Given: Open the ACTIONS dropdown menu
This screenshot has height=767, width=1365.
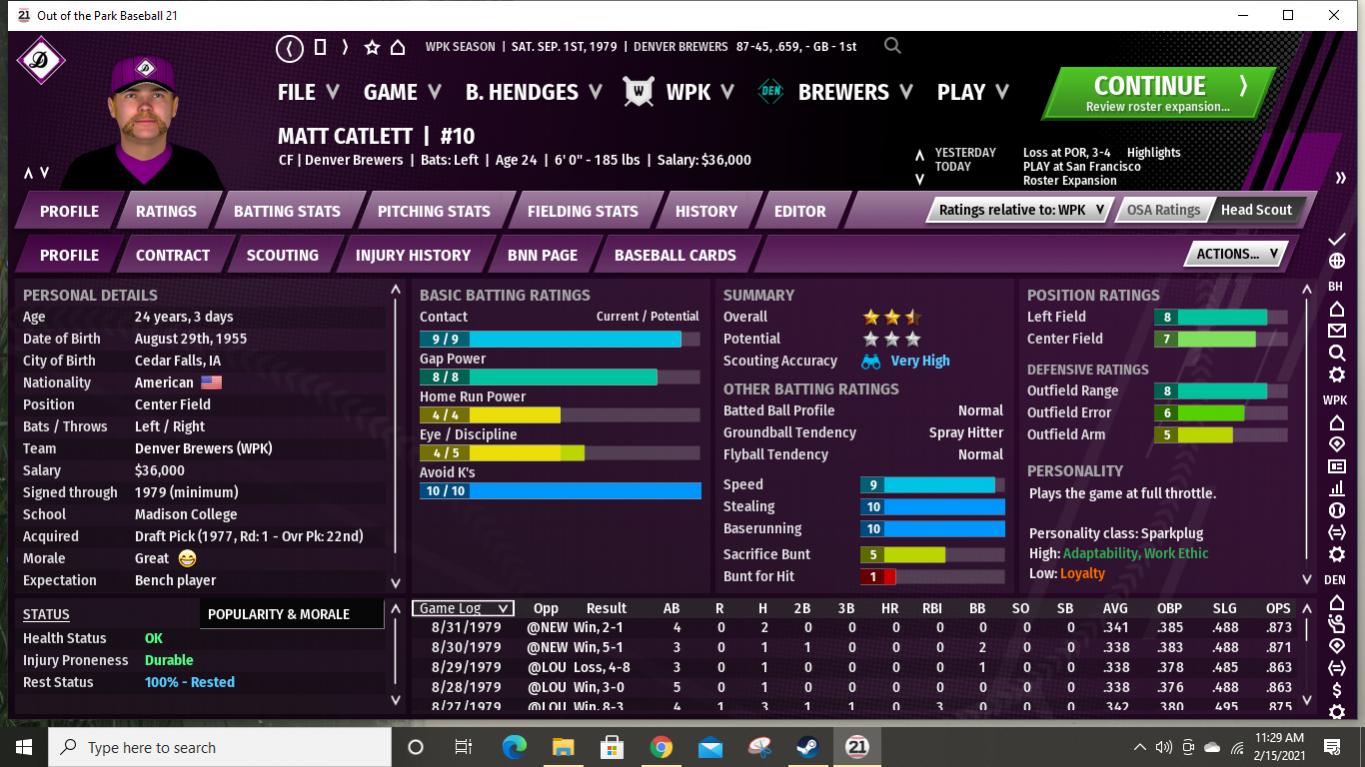Looking at the screenshot, I should pos(1235,253).
